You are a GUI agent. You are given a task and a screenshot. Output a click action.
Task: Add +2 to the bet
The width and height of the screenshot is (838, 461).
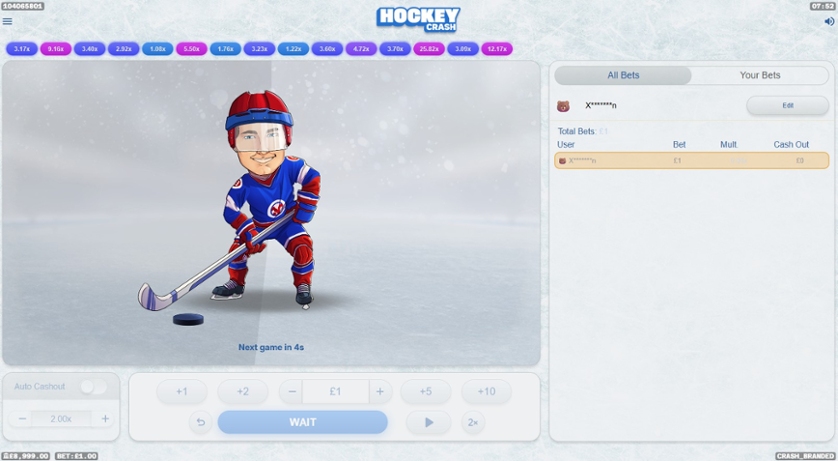tap(242, 392)
